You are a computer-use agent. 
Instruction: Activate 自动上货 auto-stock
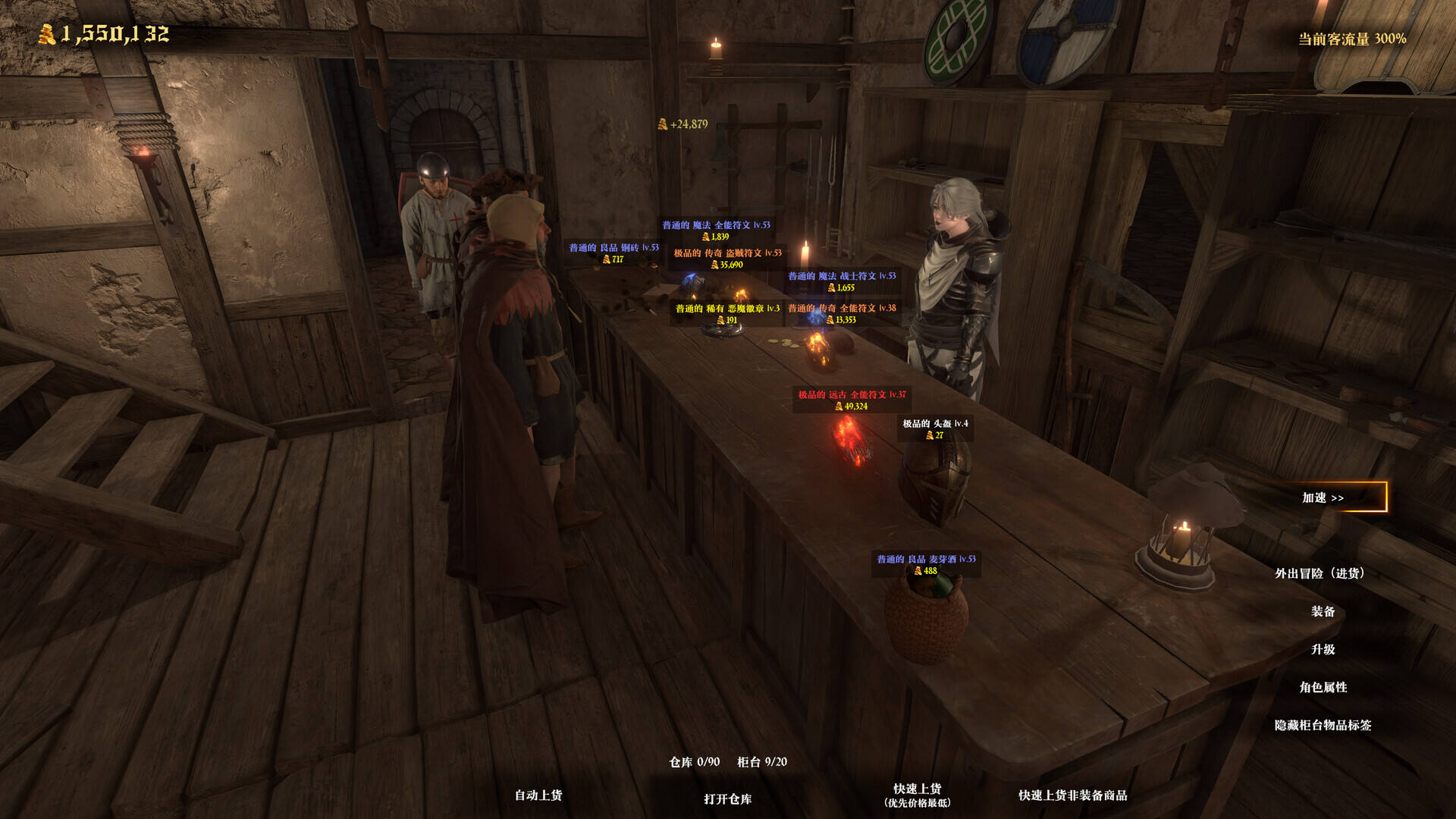click(538, 795)
